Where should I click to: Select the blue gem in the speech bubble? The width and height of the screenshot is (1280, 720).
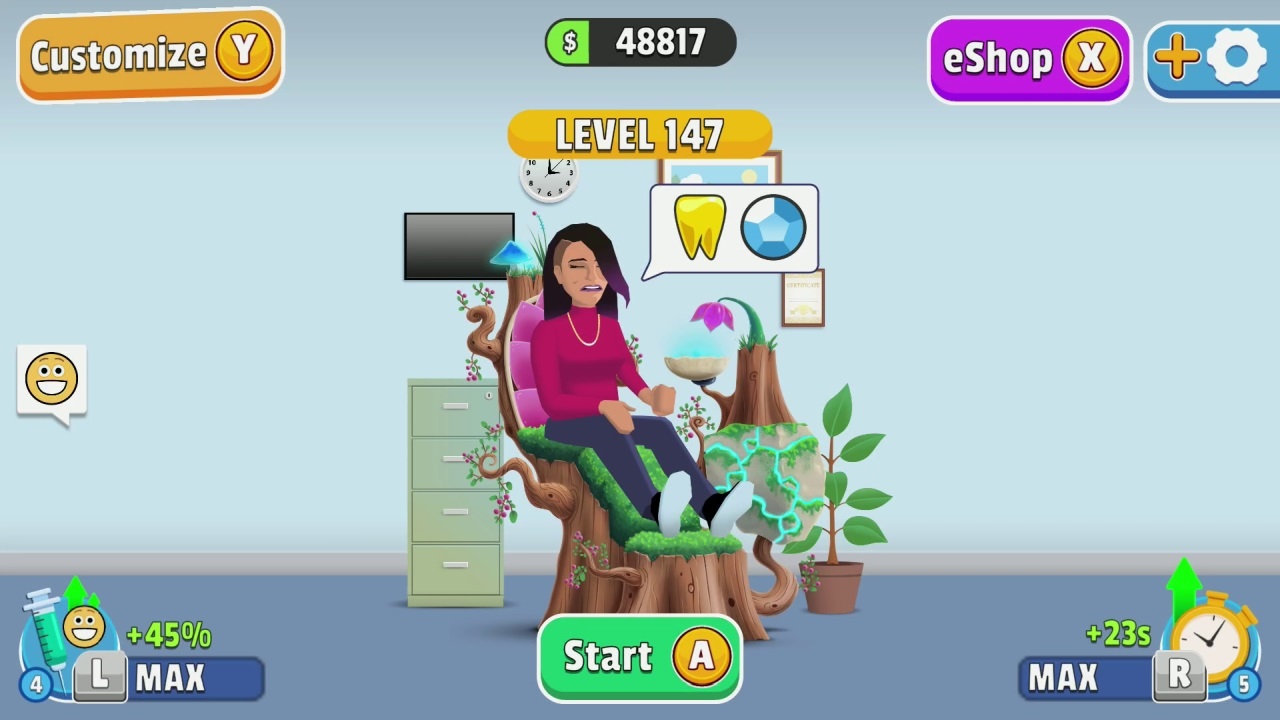click(772, 227)
